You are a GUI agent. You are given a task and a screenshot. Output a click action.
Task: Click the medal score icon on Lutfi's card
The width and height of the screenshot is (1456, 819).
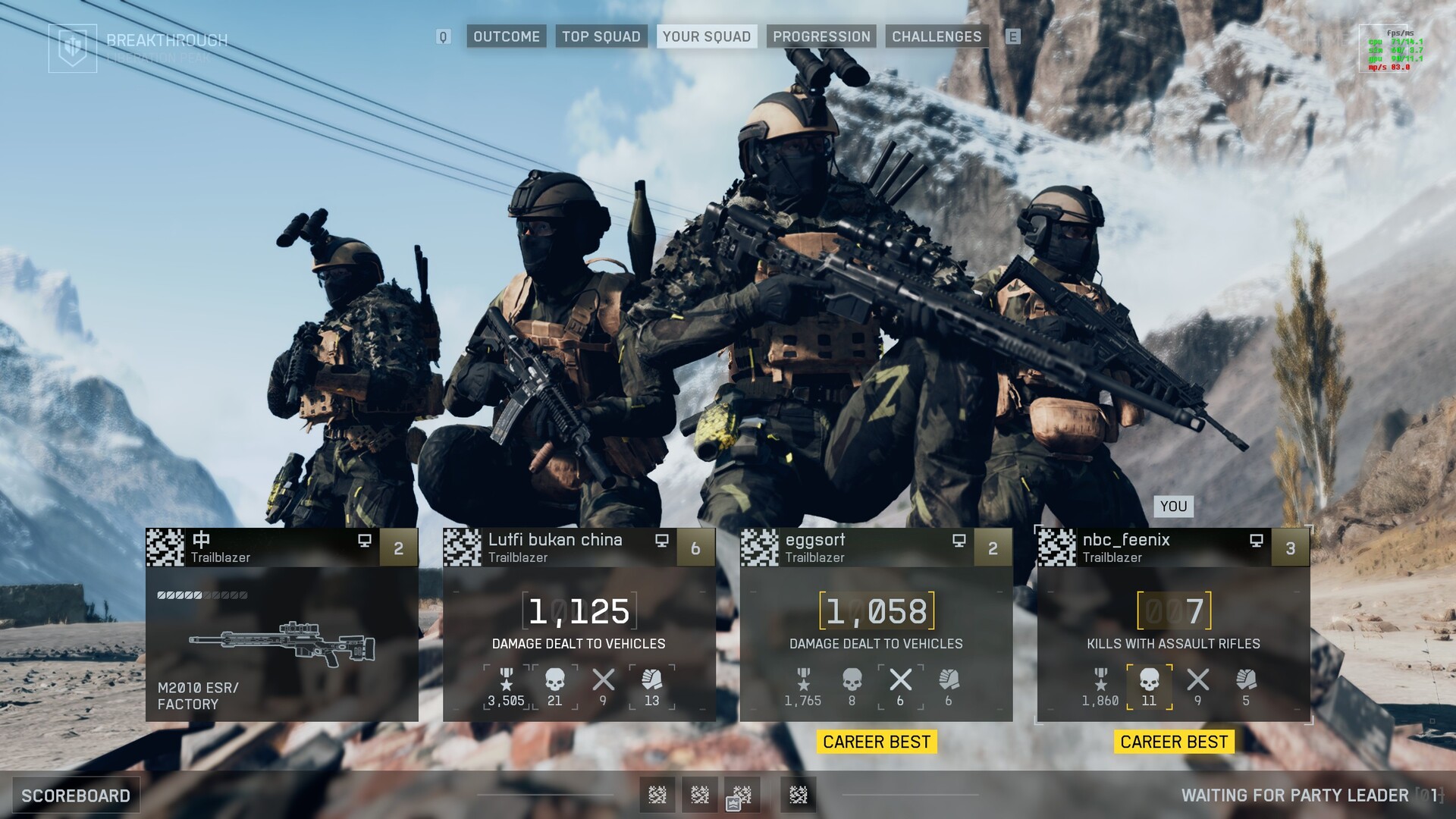click(x=506, y=679)
